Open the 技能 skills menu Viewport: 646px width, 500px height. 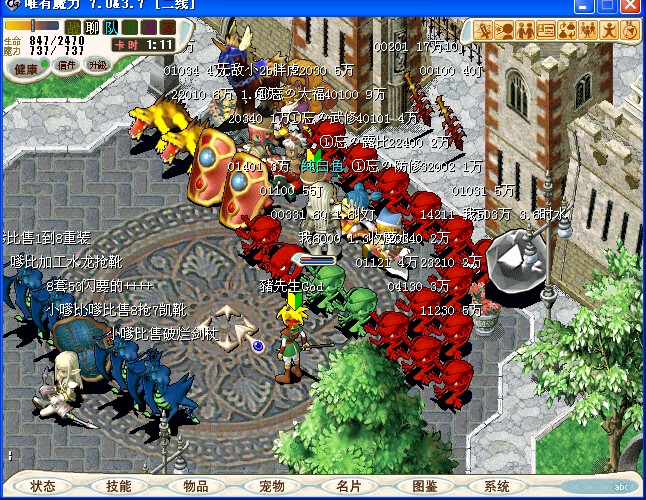coord(118,486)
